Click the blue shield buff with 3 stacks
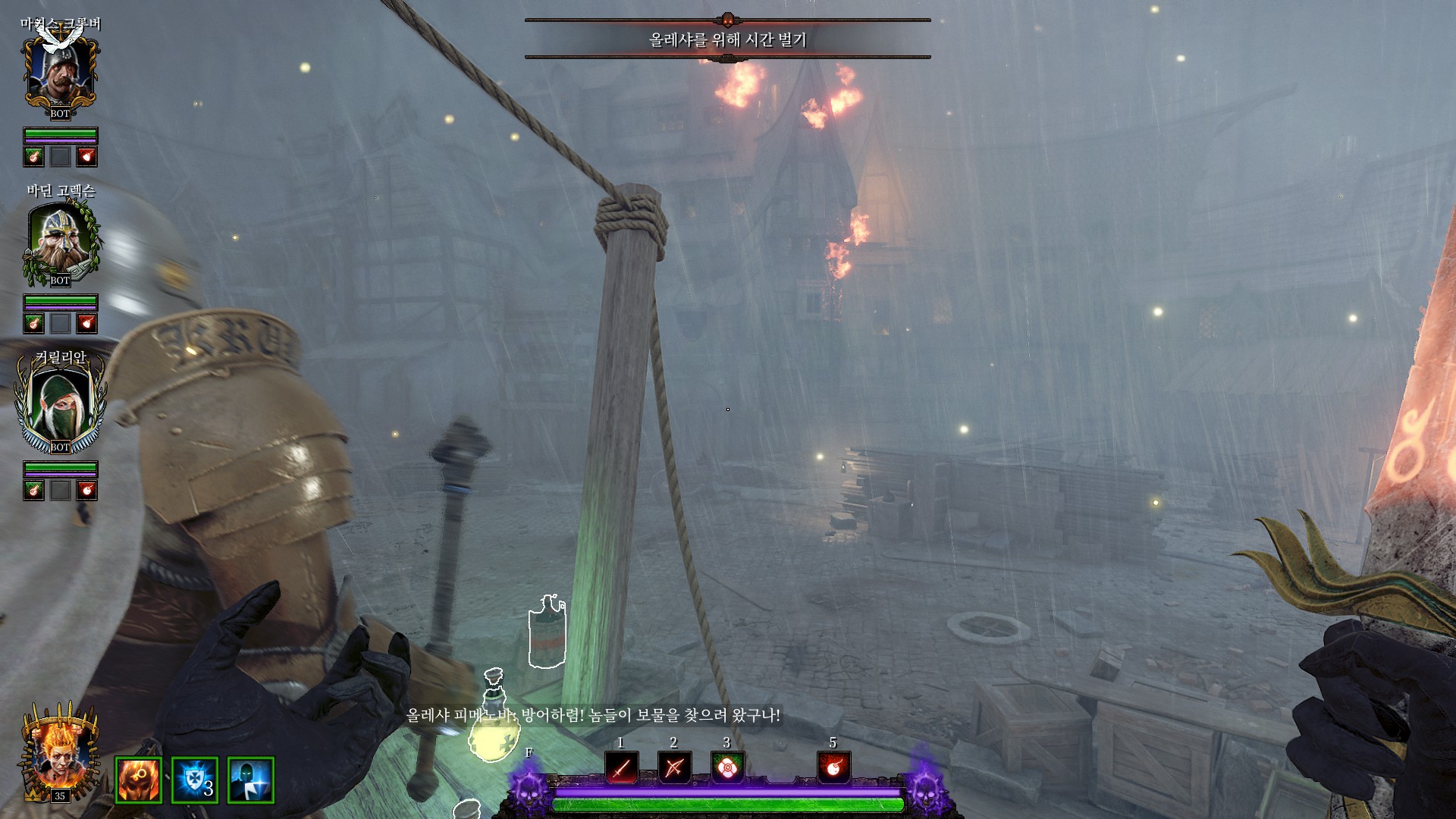 coord(195,780)
